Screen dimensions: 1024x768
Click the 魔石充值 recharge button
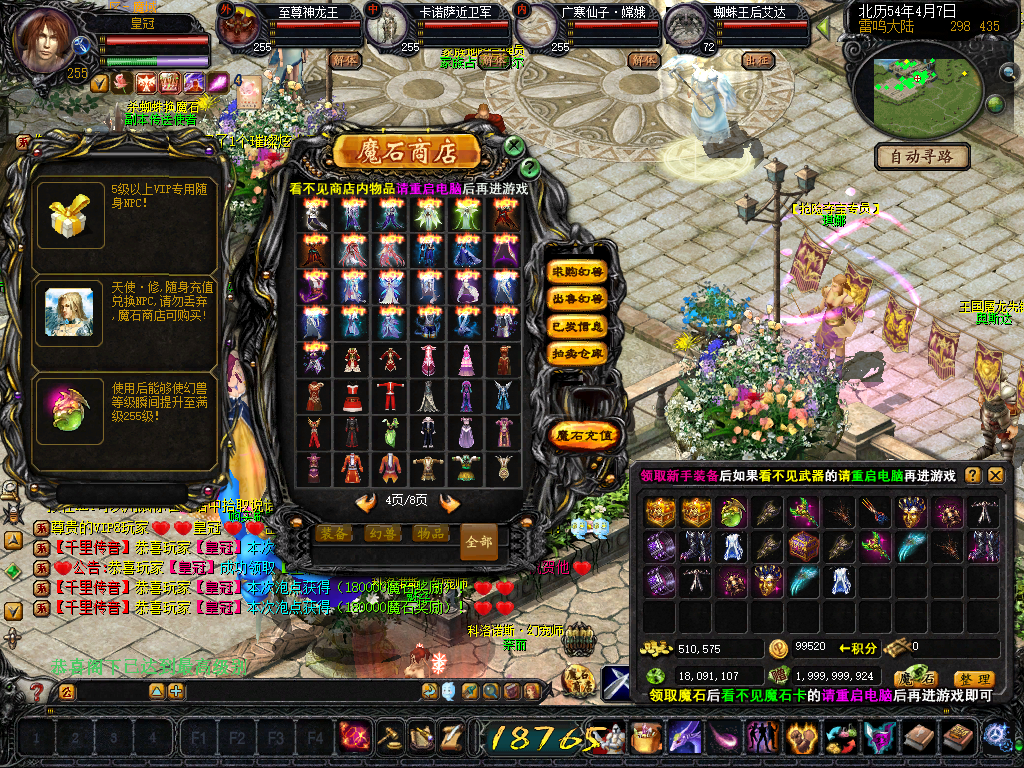tap(585, 435)
